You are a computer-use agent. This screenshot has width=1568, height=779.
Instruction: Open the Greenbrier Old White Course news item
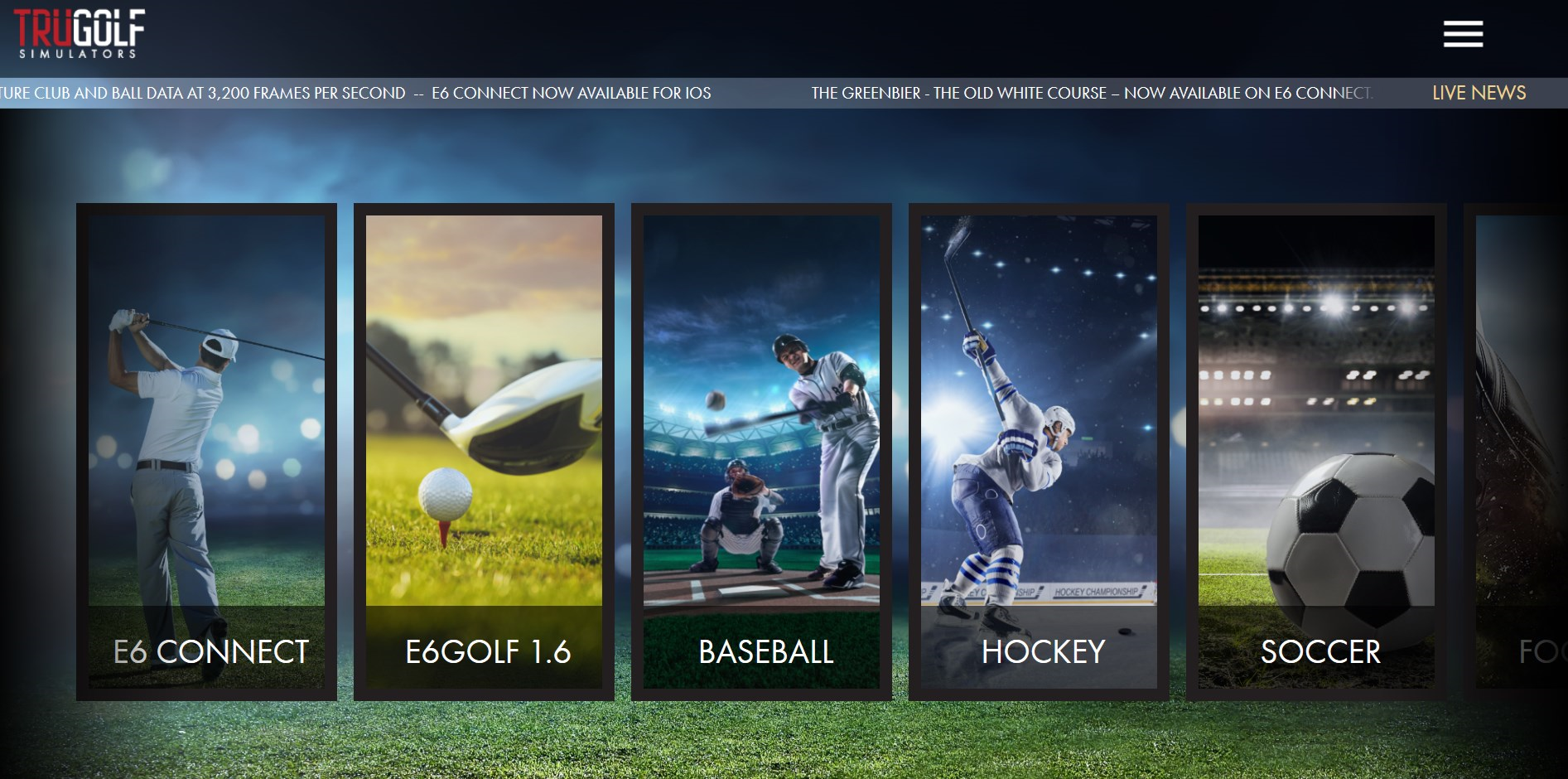pos(1091,93)
